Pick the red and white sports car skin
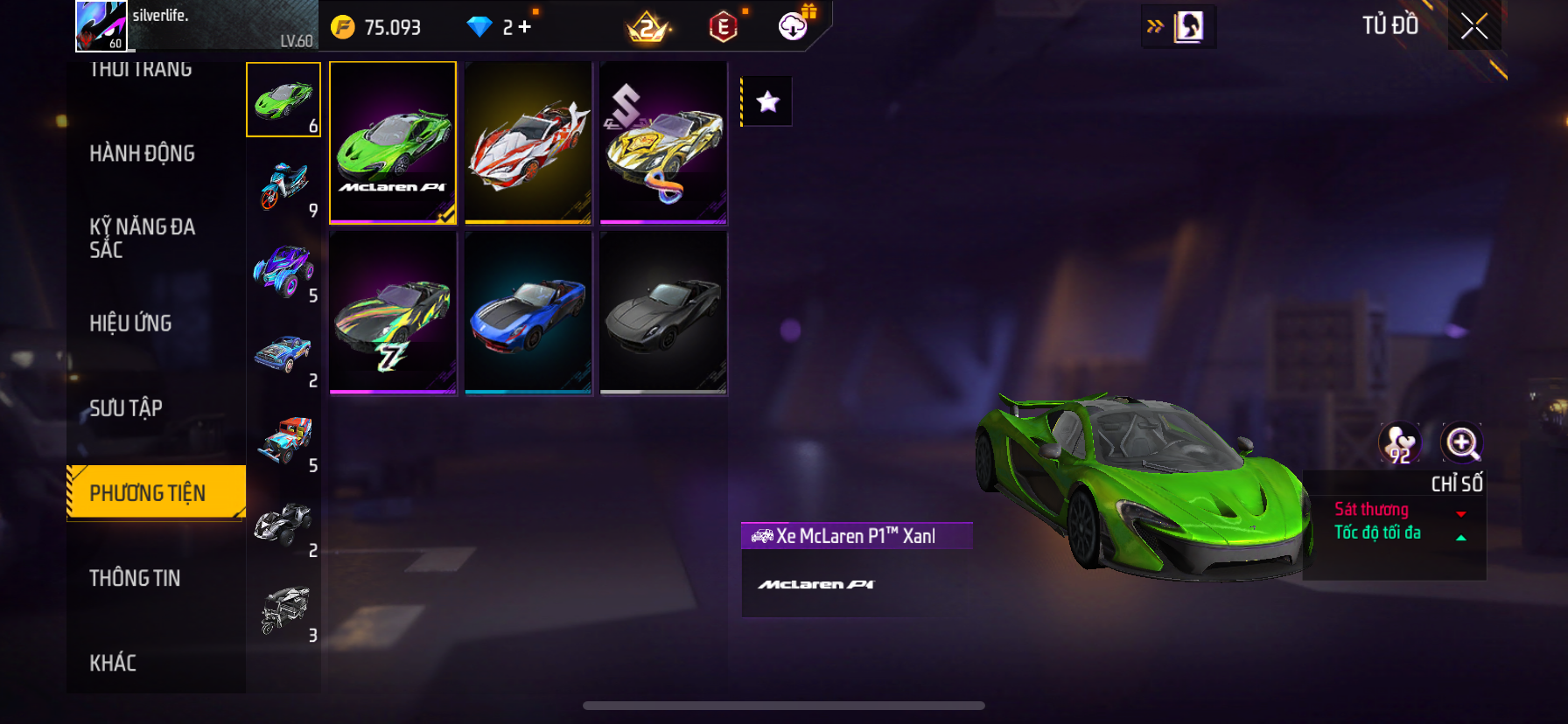Viewport: 1568px width, 724px height. click(528, 143)
